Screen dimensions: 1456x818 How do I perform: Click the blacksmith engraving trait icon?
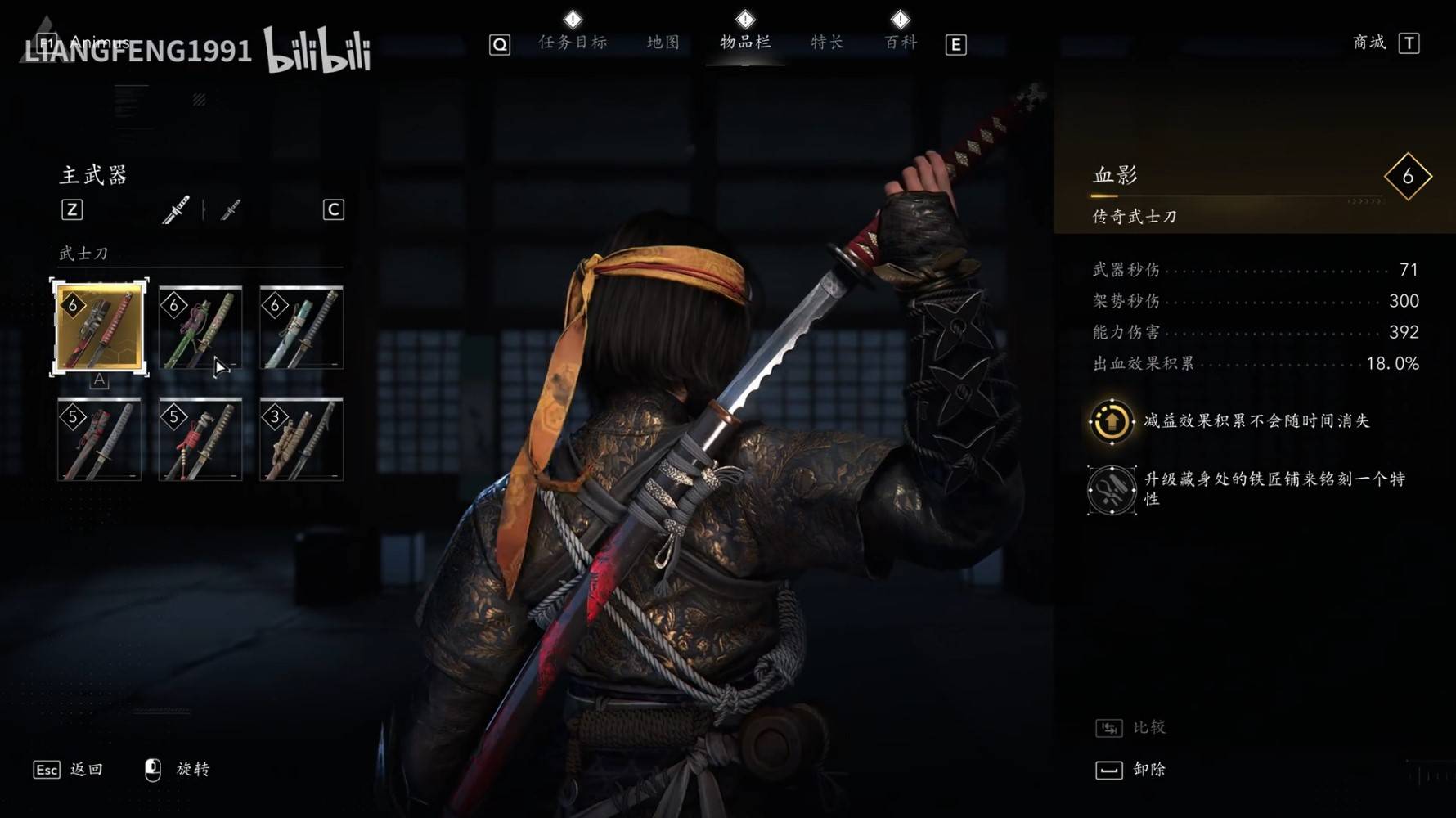tap(1111, 489)
